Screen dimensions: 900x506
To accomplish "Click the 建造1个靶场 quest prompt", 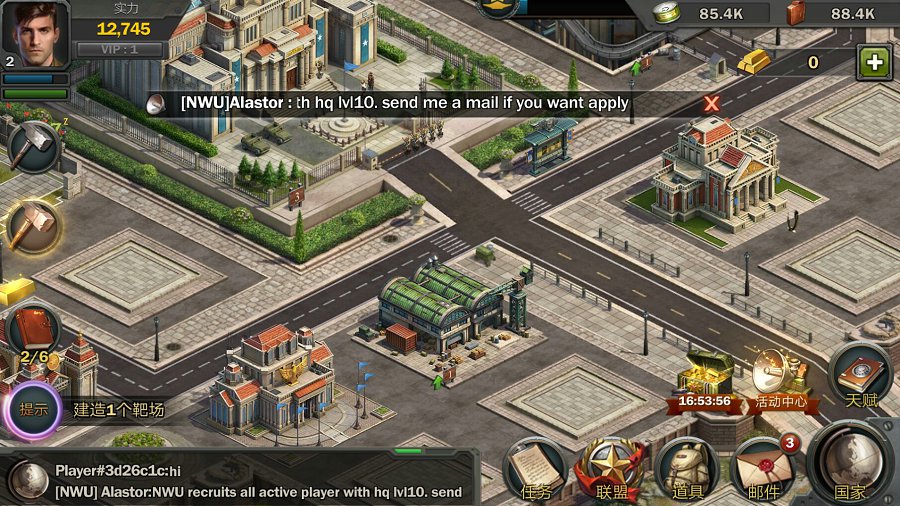I will [119, 410].
